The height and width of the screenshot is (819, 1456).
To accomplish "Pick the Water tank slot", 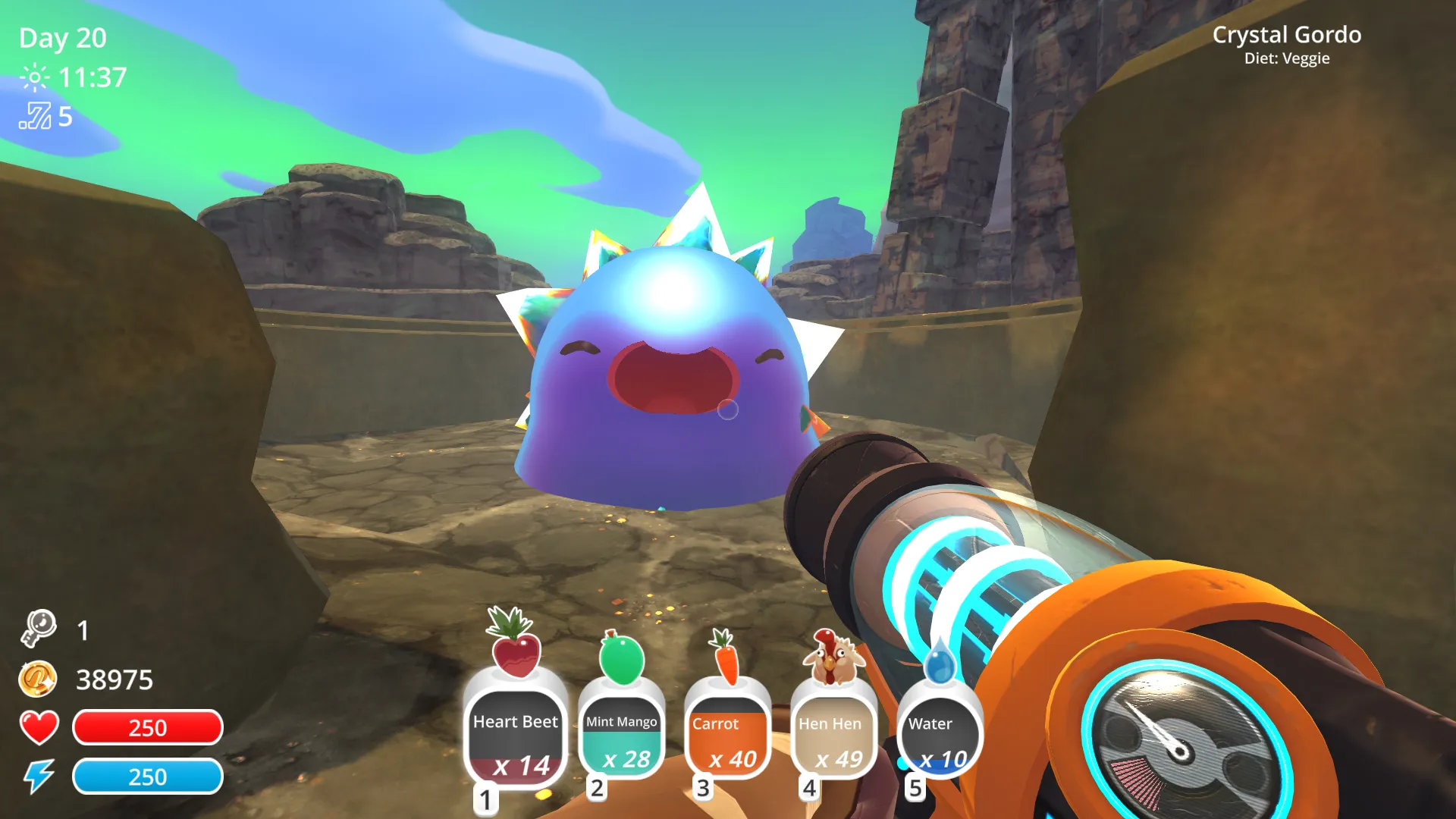I will 939,737.
